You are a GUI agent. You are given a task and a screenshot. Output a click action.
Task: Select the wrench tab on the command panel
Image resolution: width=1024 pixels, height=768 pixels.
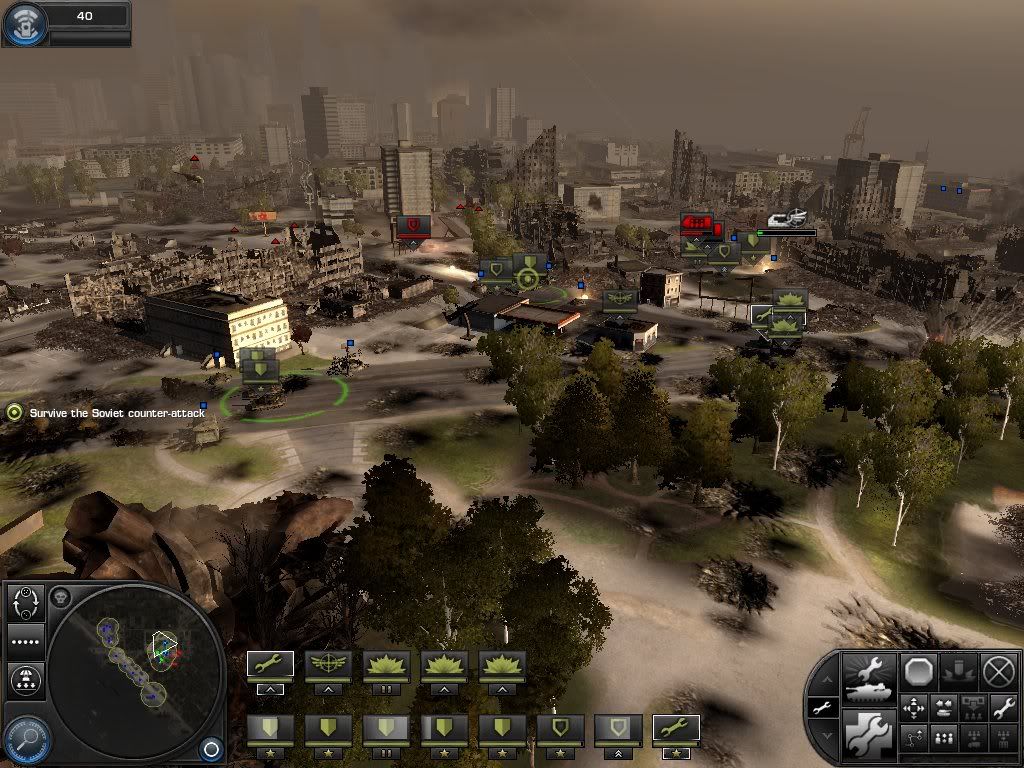[820, 708]
